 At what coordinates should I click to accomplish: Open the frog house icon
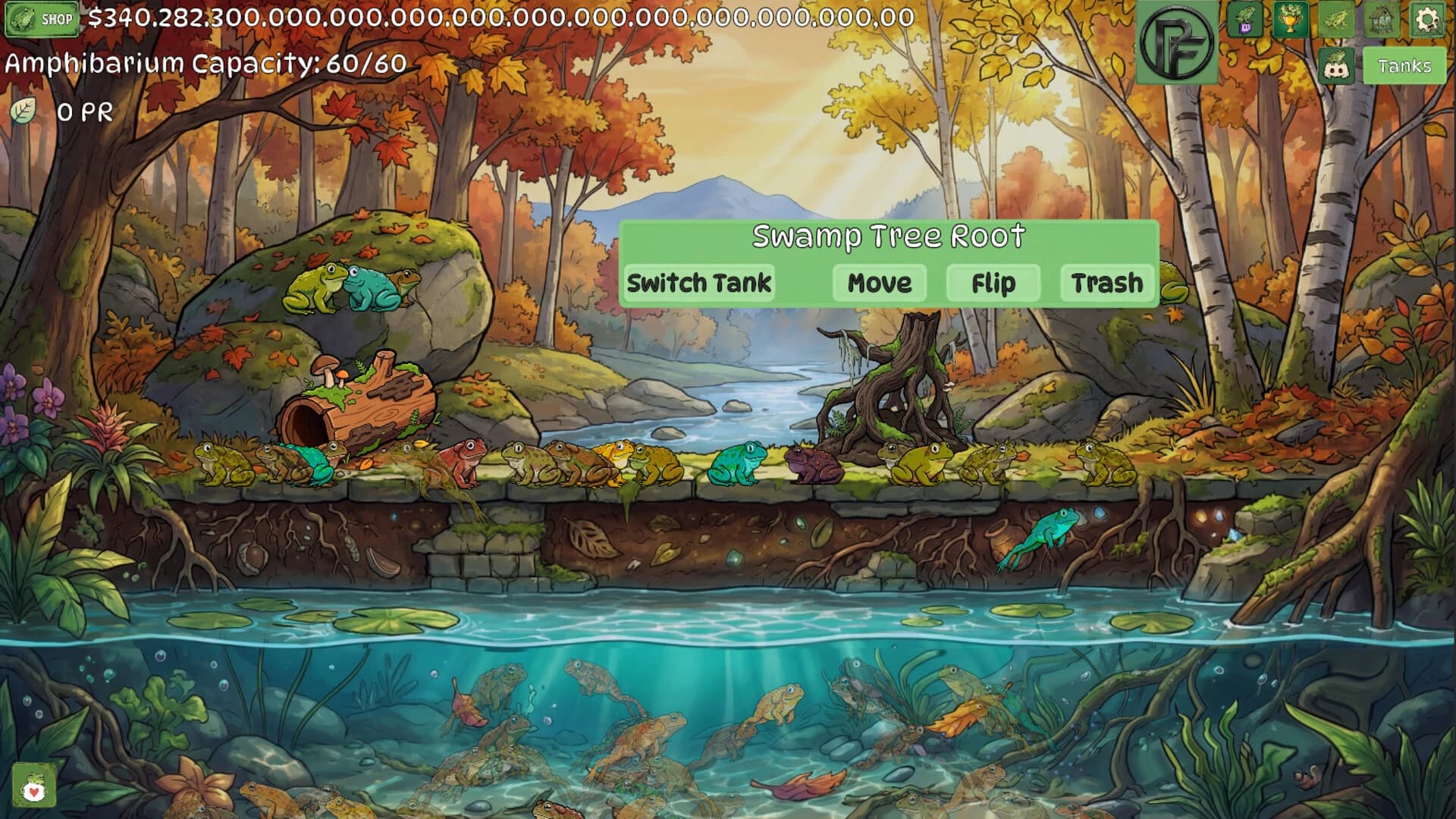click(1382, 19)
